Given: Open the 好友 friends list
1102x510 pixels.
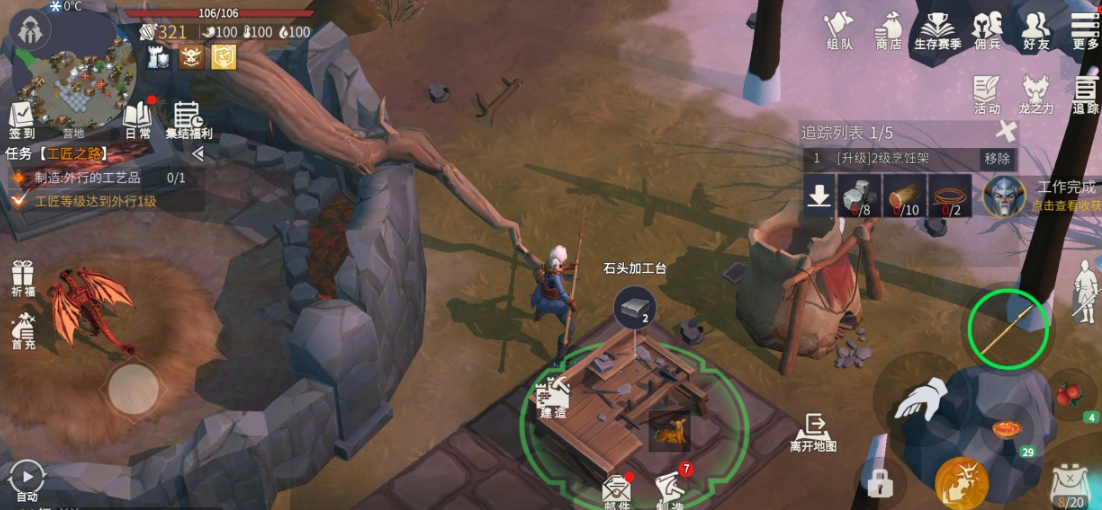Looking at the screenshot, I should pos(1036,29).
